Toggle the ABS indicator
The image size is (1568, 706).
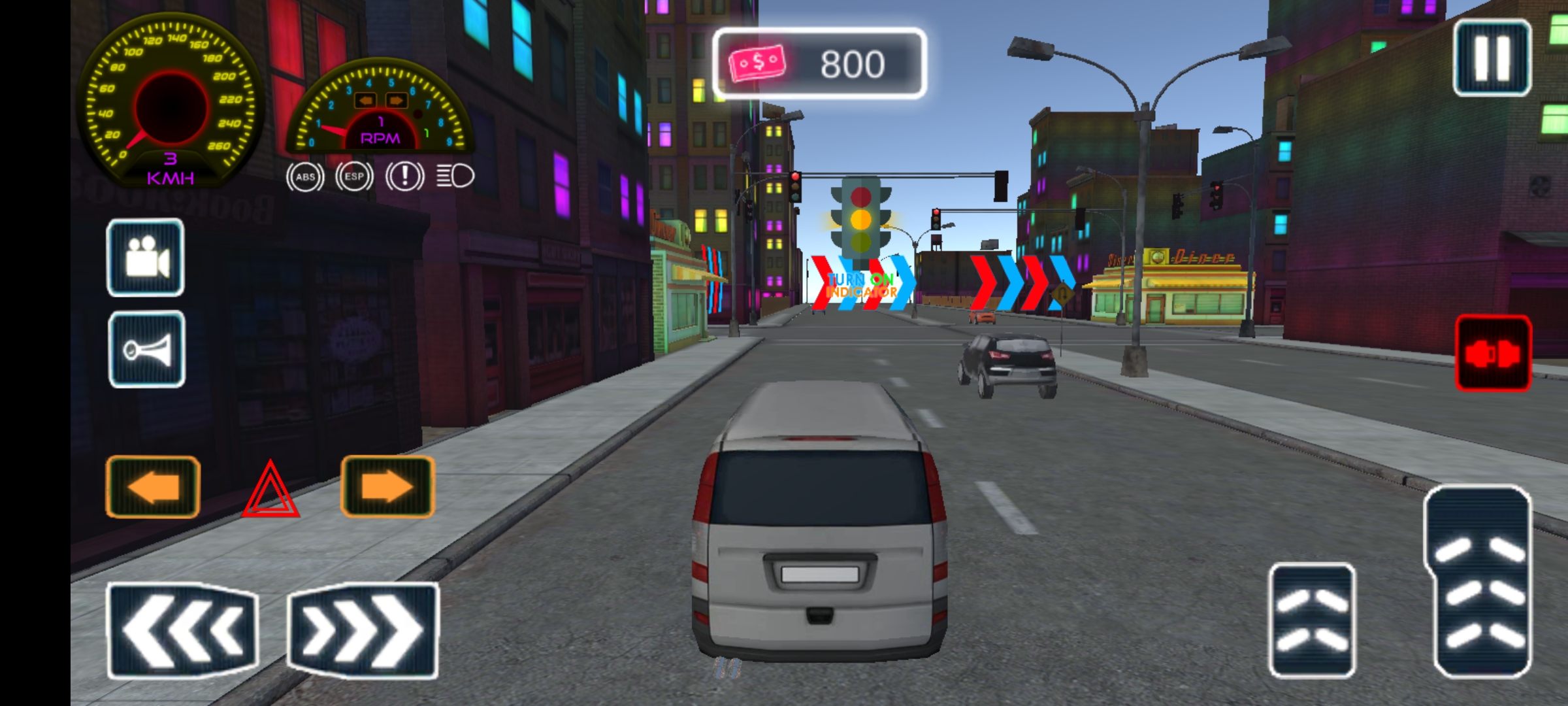tap(305, 176)
